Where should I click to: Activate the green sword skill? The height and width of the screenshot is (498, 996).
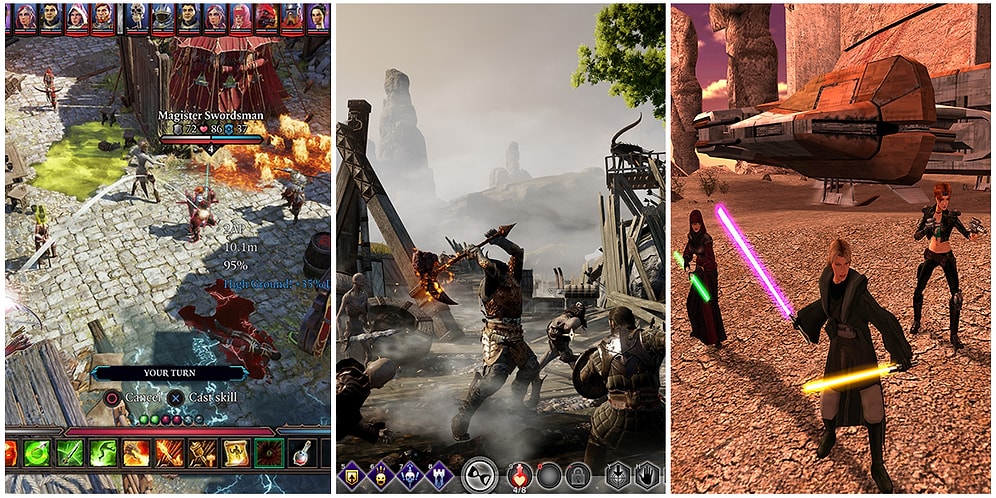click(70, 453)
